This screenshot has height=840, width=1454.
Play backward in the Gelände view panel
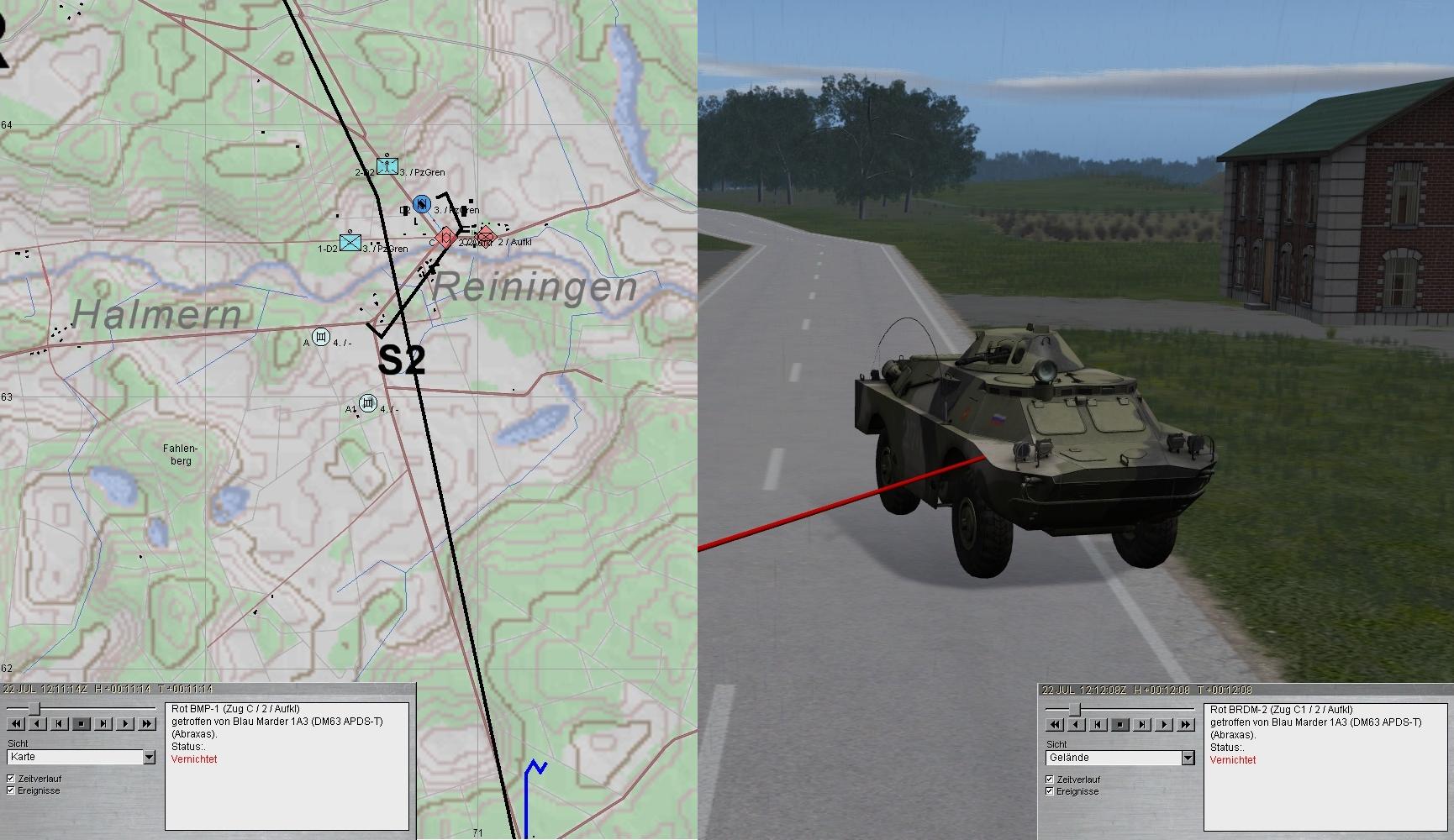pos(1077,724)
